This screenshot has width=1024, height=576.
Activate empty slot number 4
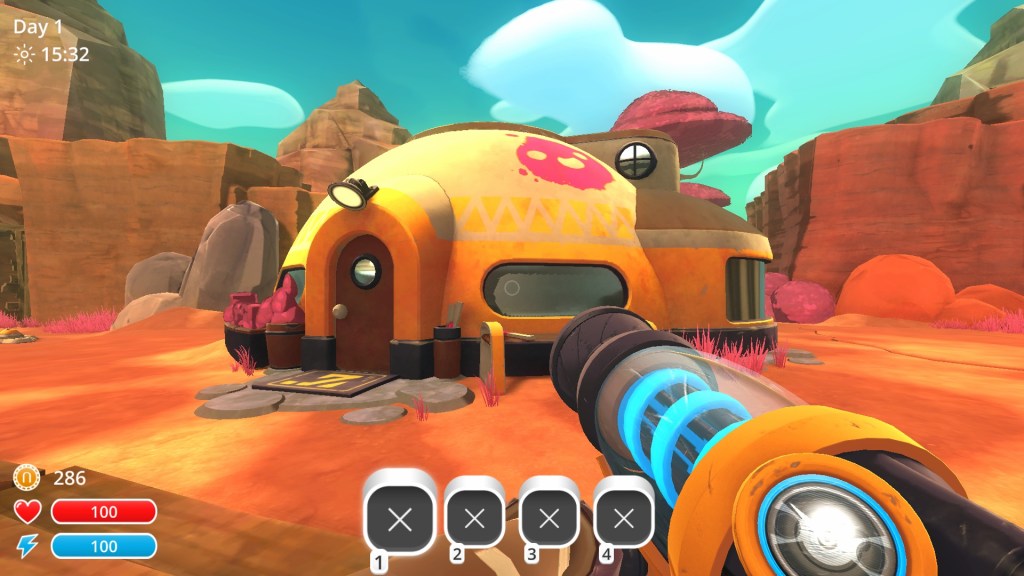click(x=623, y=518)
